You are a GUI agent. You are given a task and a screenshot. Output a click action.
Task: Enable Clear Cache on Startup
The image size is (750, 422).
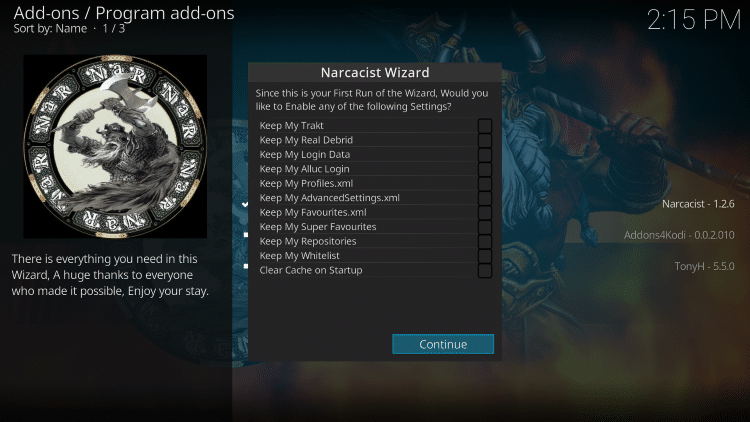click(x=484, y=270)
